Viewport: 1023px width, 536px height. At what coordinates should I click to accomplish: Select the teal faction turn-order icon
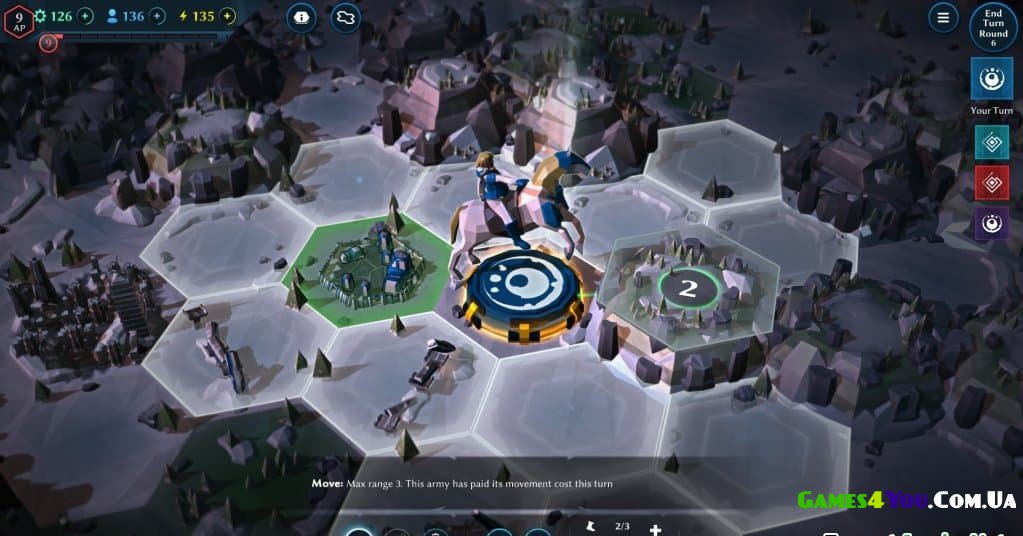tap(992, 143)
